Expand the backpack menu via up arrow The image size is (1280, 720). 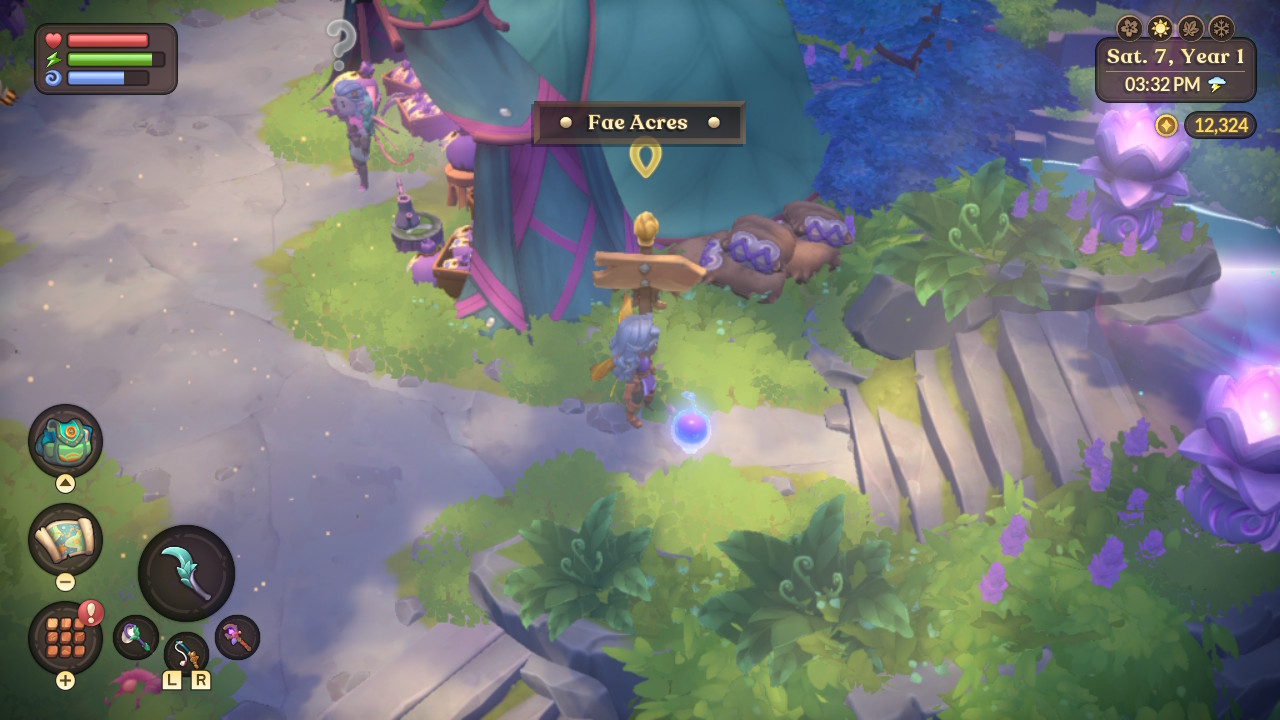[x=66, y=483]
